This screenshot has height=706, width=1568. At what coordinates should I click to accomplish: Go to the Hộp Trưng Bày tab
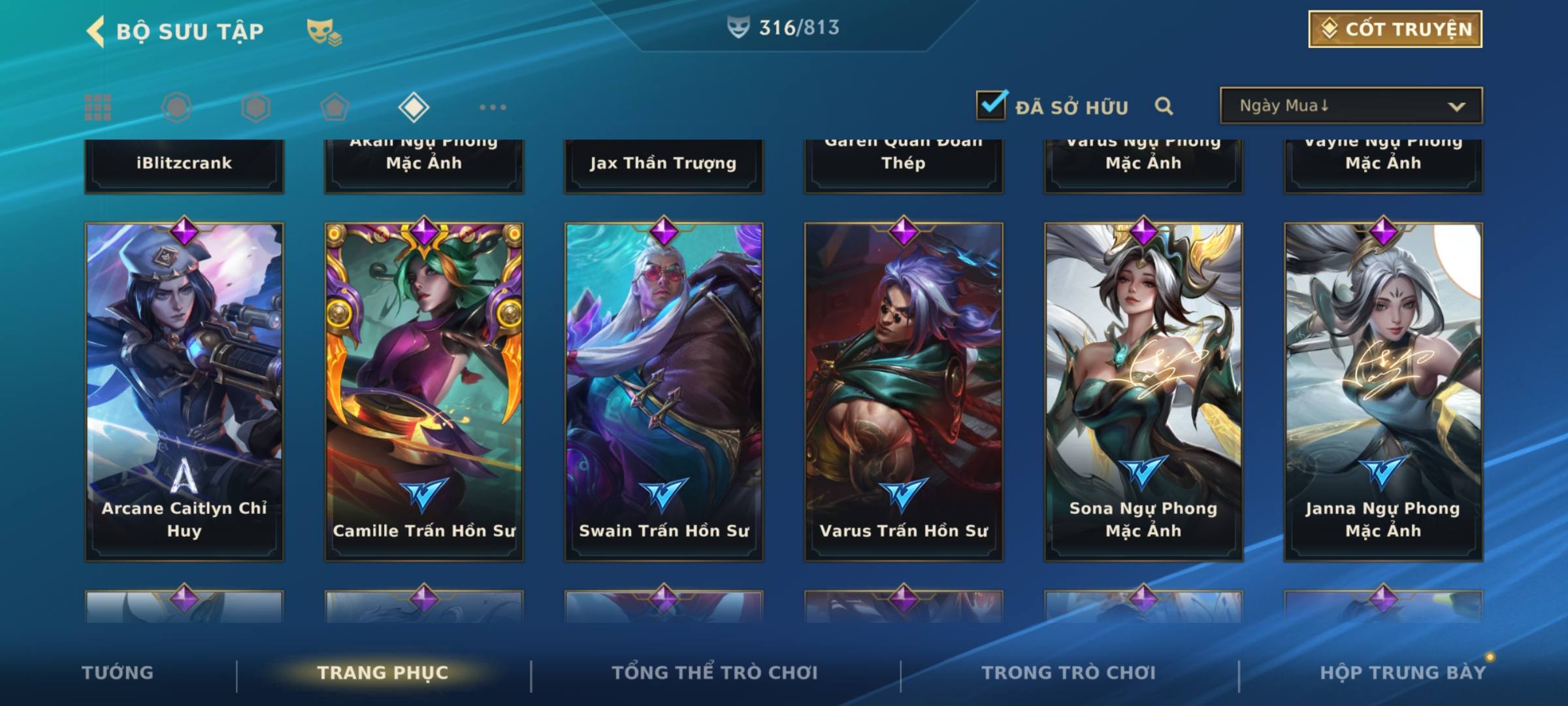1402,673
